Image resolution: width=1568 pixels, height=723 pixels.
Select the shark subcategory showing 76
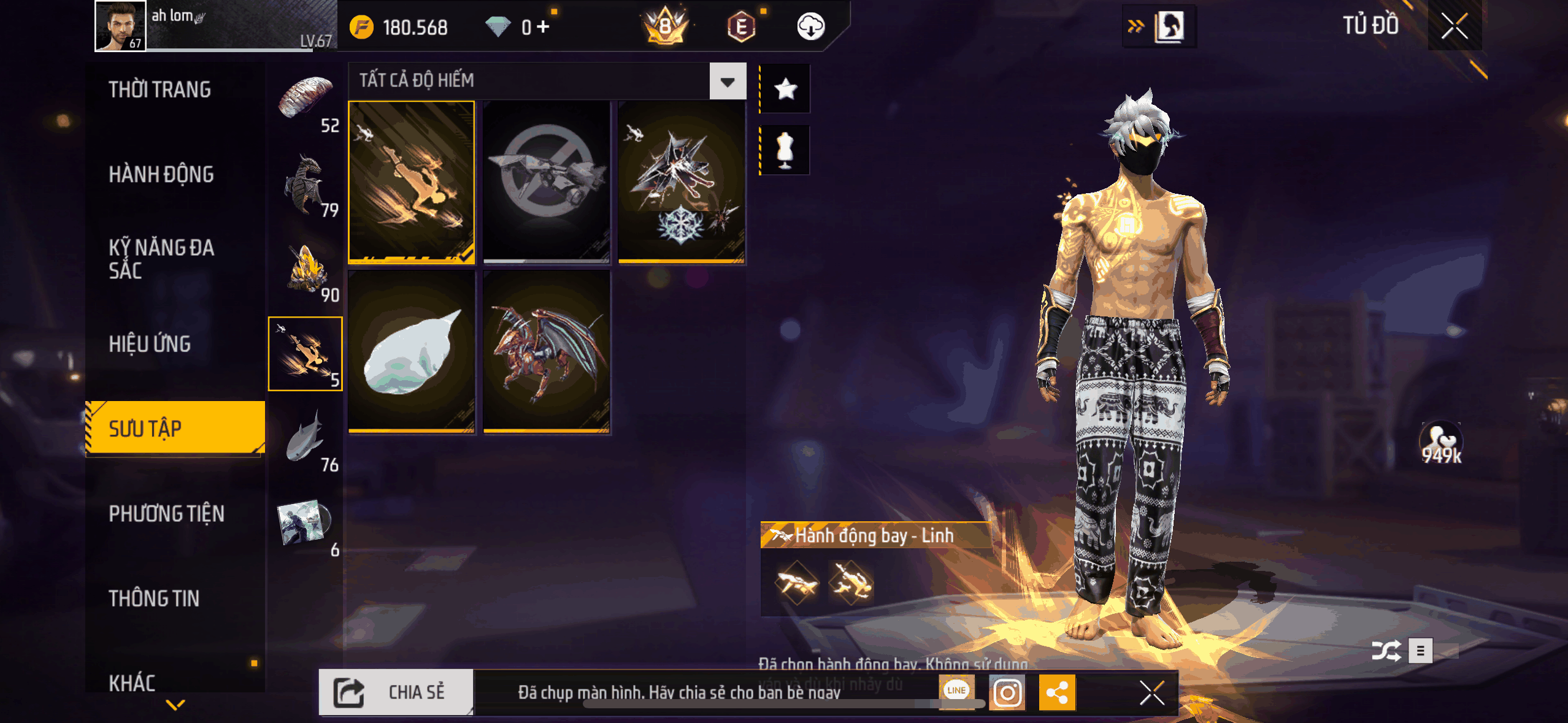(306, 438)
